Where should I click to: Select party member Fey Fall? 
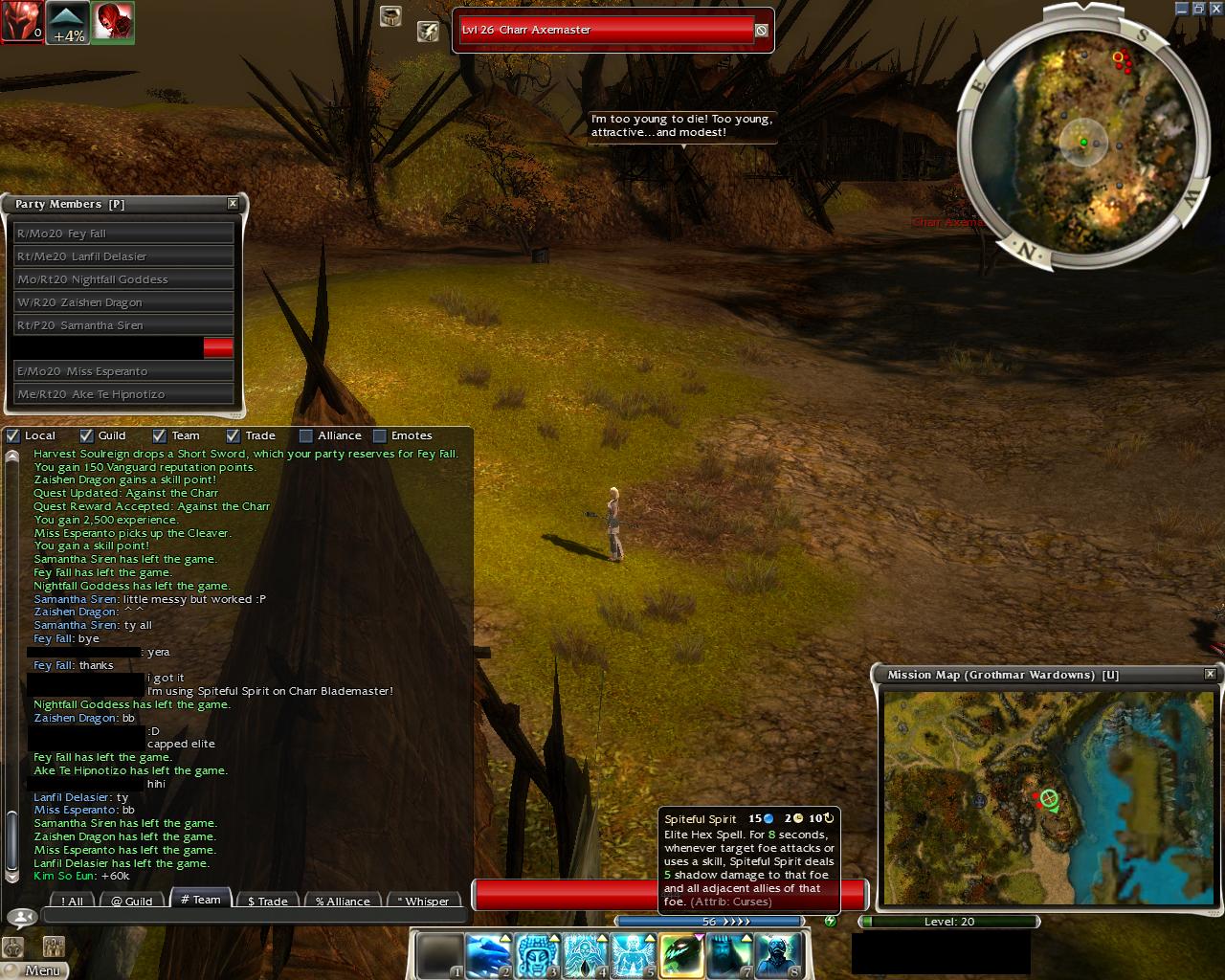(x=123, y=234)
